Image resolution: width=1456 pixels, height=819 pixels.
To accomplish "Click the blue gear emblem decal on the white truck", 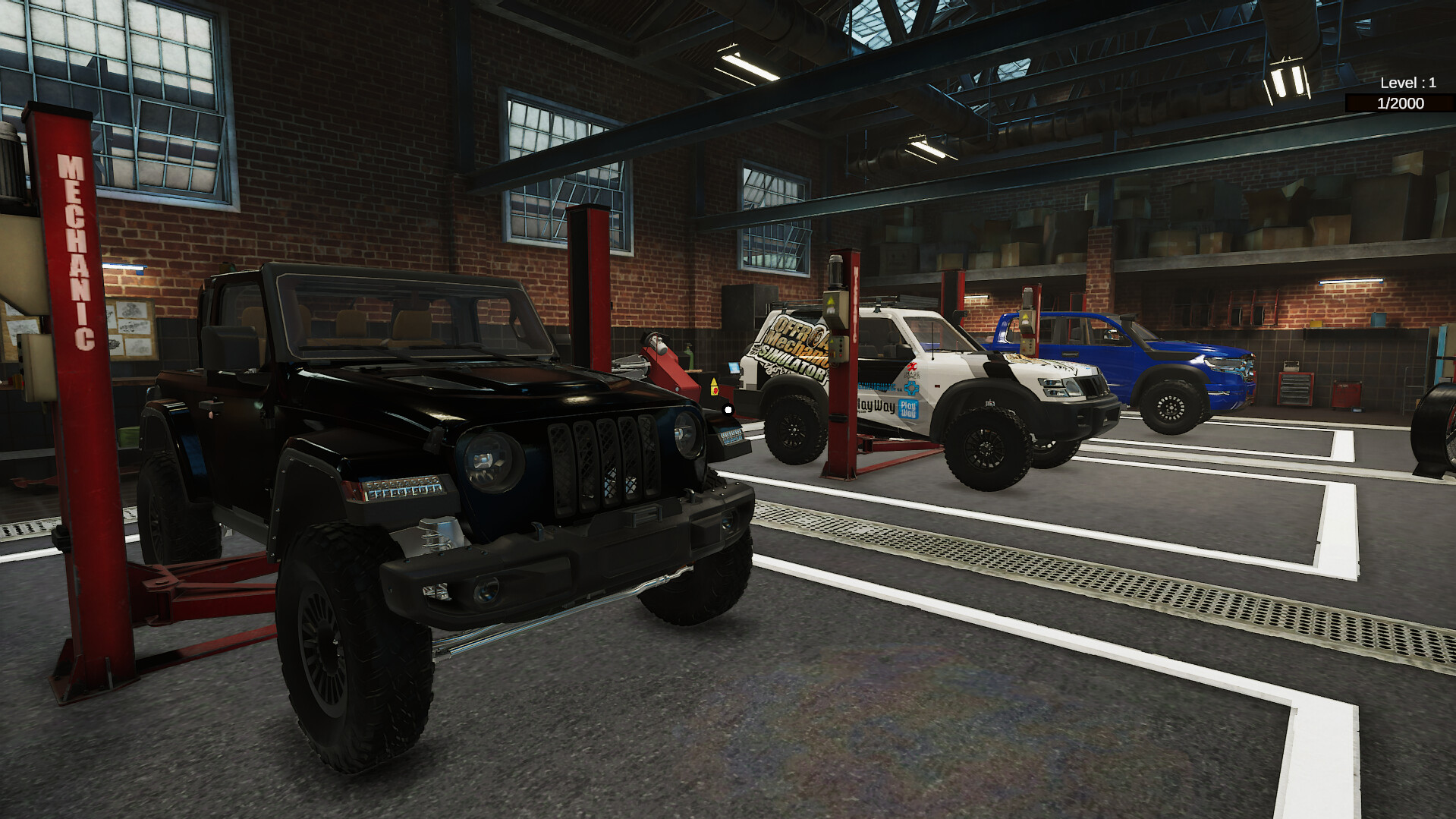I will [x=913, y=387].
